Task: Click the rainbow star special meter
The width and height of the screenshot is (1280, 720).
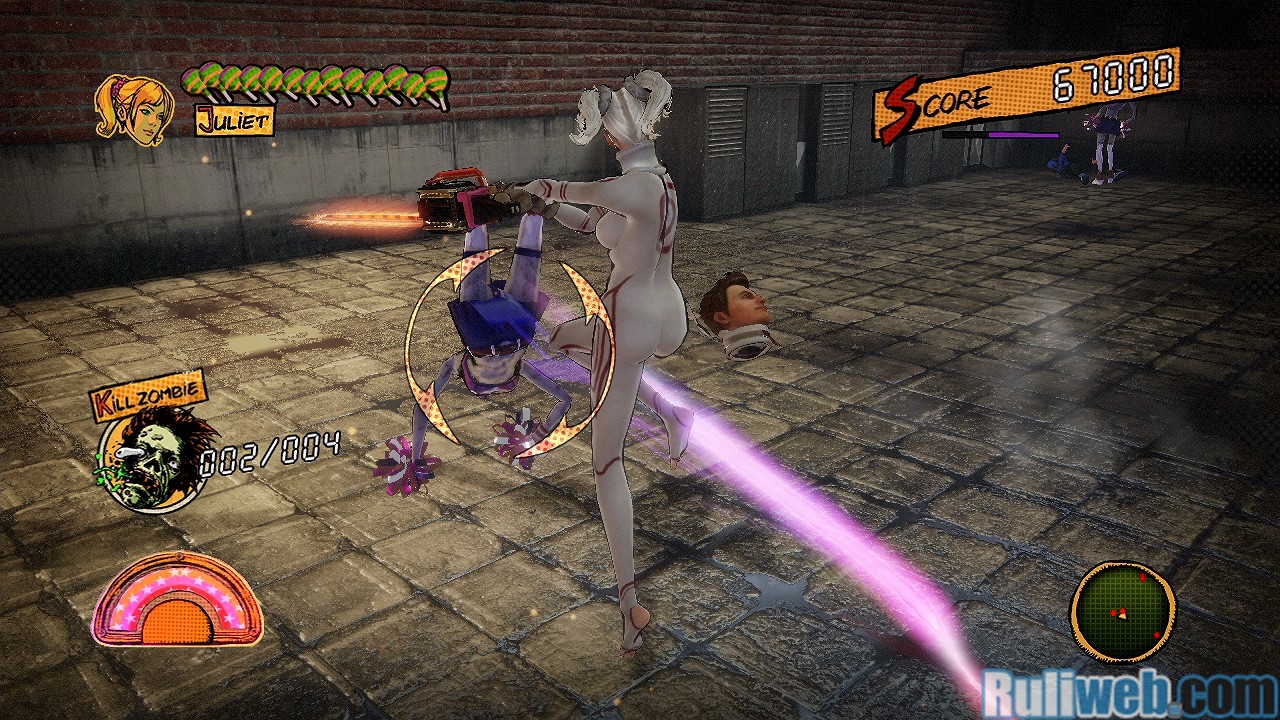Action: click(x=178, y=601)
